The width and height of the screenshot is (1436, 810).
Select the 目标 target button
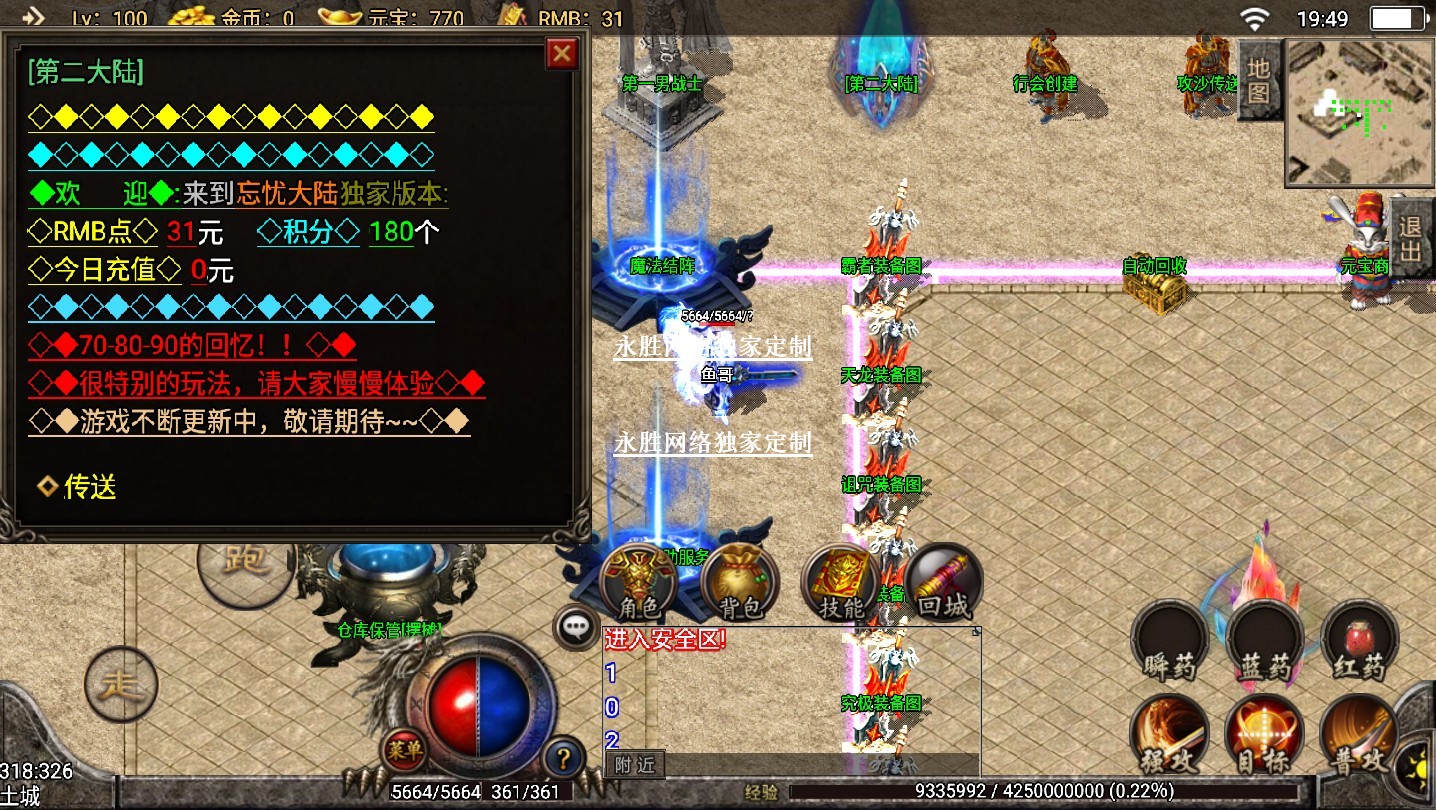(1265, 737)
